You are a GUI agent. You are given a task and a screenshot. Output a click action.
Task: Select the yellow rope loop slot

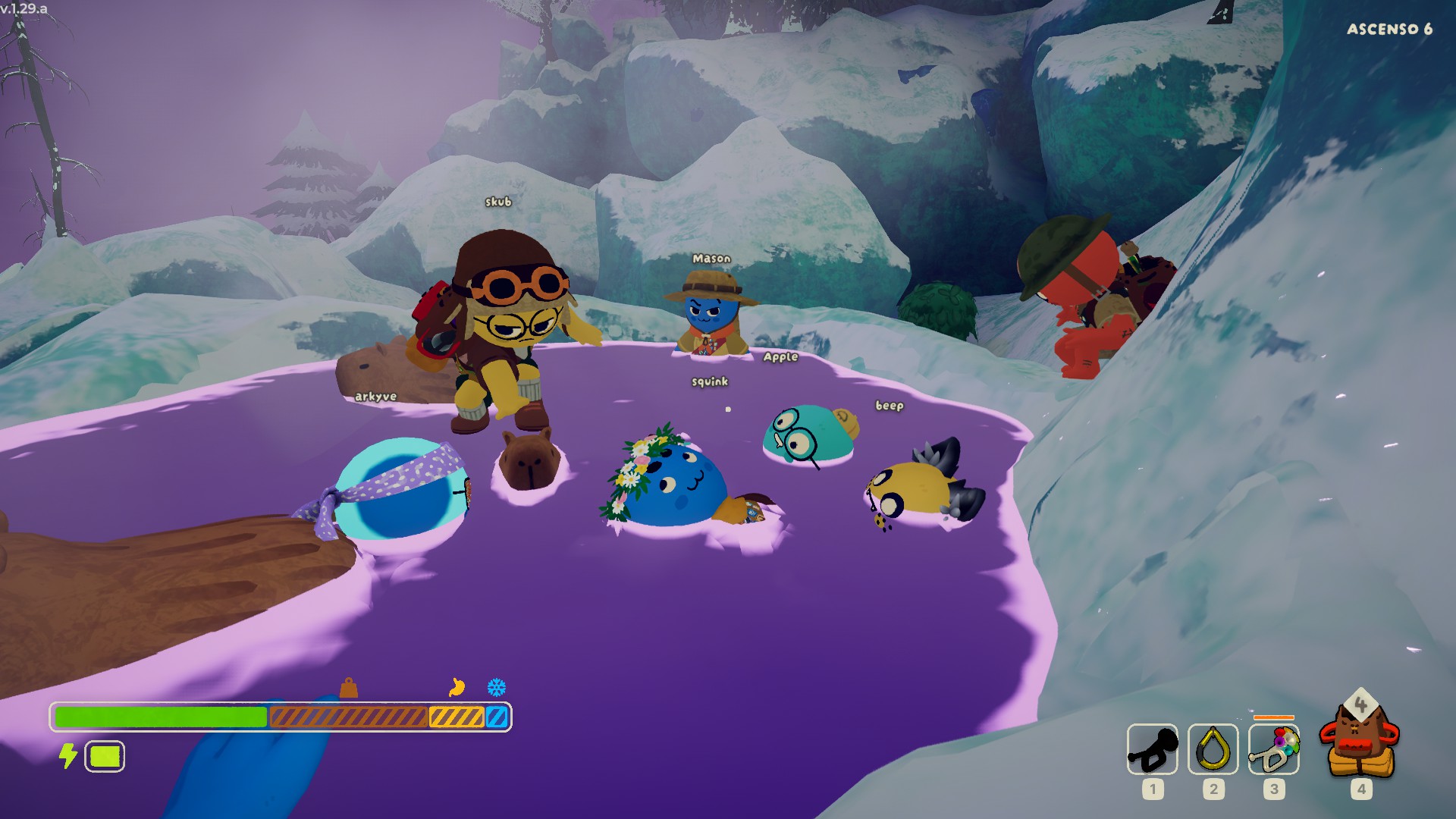pos(1213,749)
